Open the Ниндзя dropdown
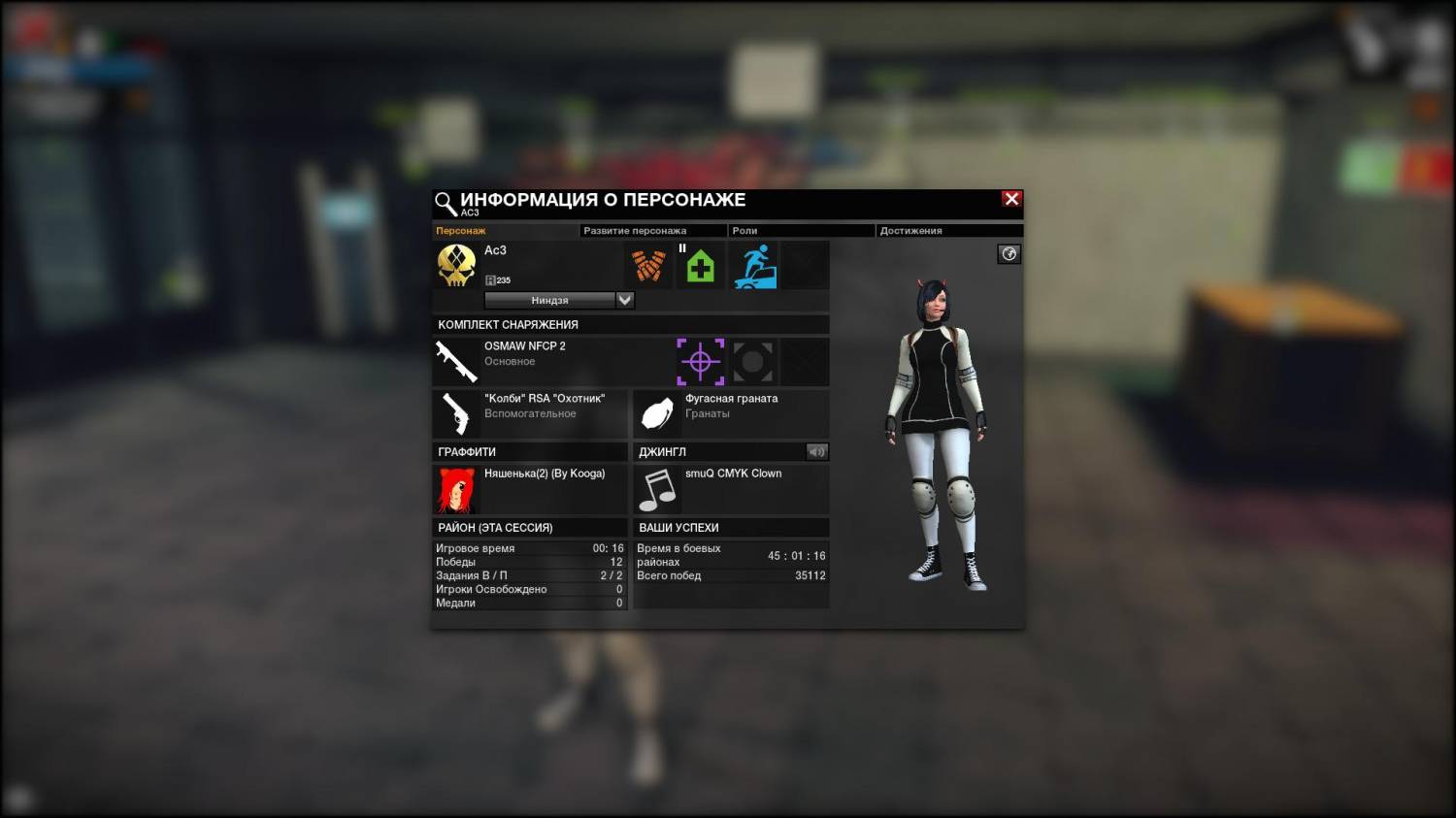This screenshot has height=818, width=1456. [624, 300]
